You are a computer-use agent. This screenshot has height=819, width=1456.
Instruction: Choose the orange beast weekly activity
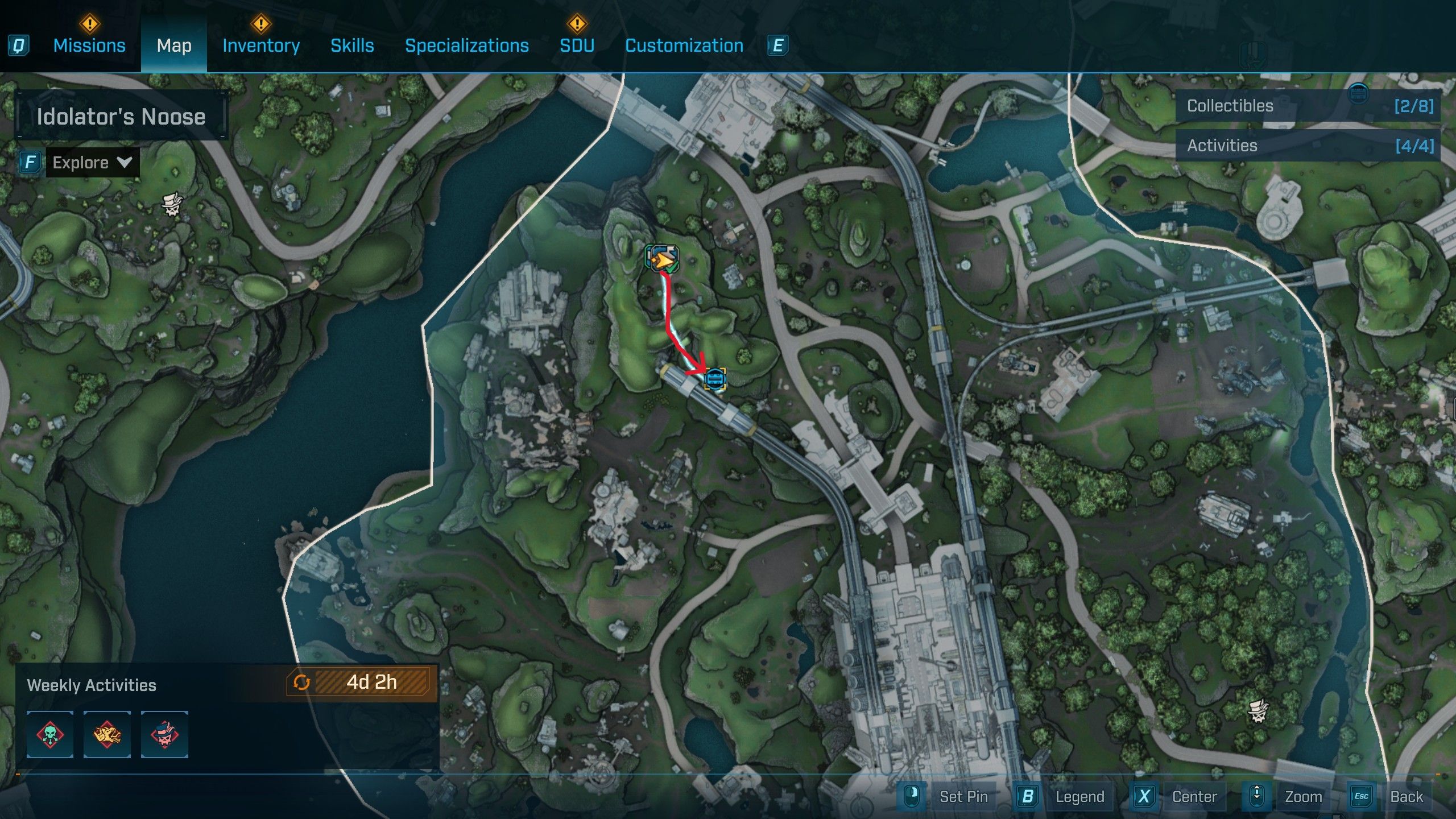pos(107,734)
